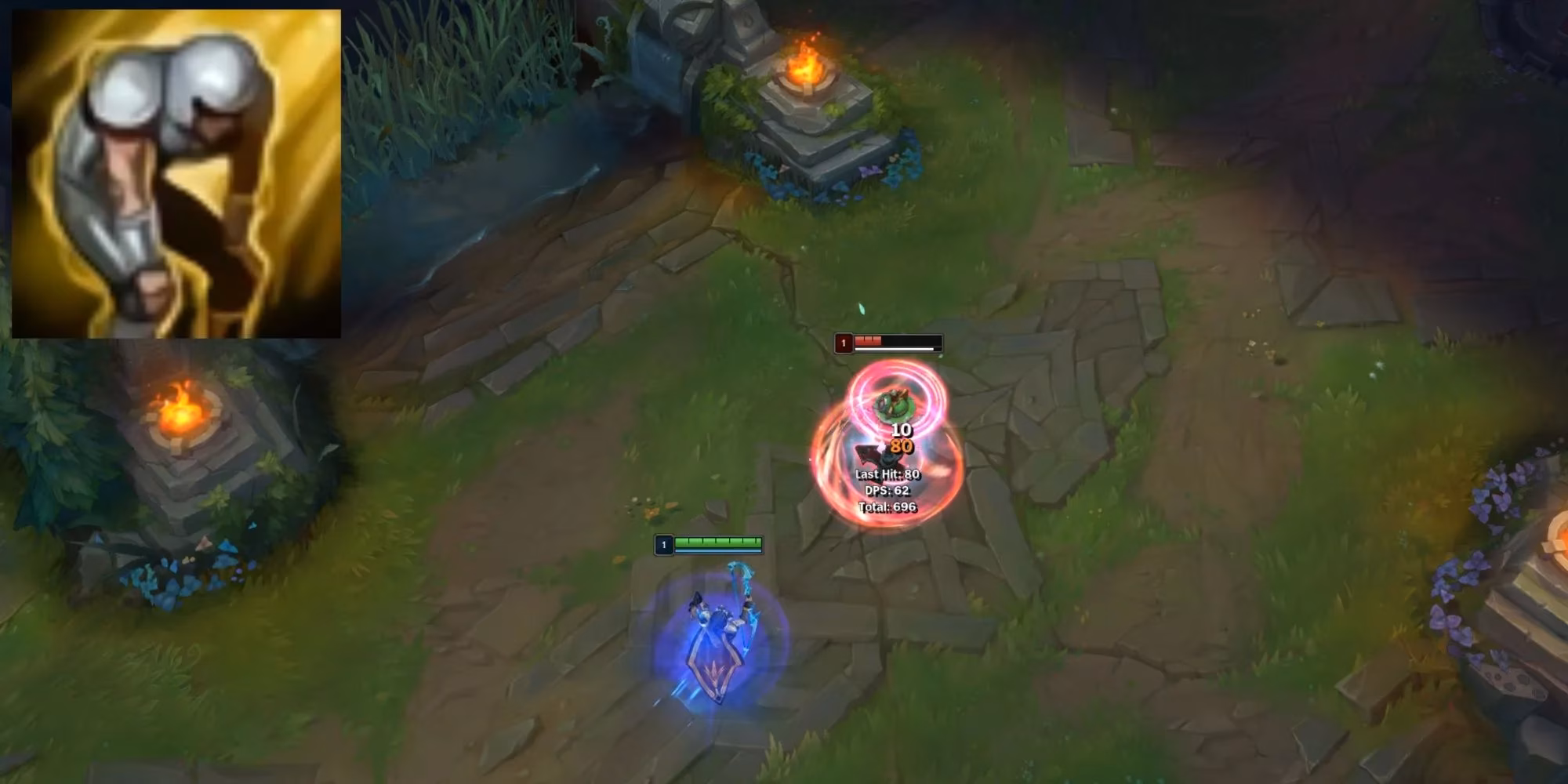Click the blue crest under the champion
The height and width of the screenshot is (784, 1568).
pyautogui.click(x=717, y=690)
